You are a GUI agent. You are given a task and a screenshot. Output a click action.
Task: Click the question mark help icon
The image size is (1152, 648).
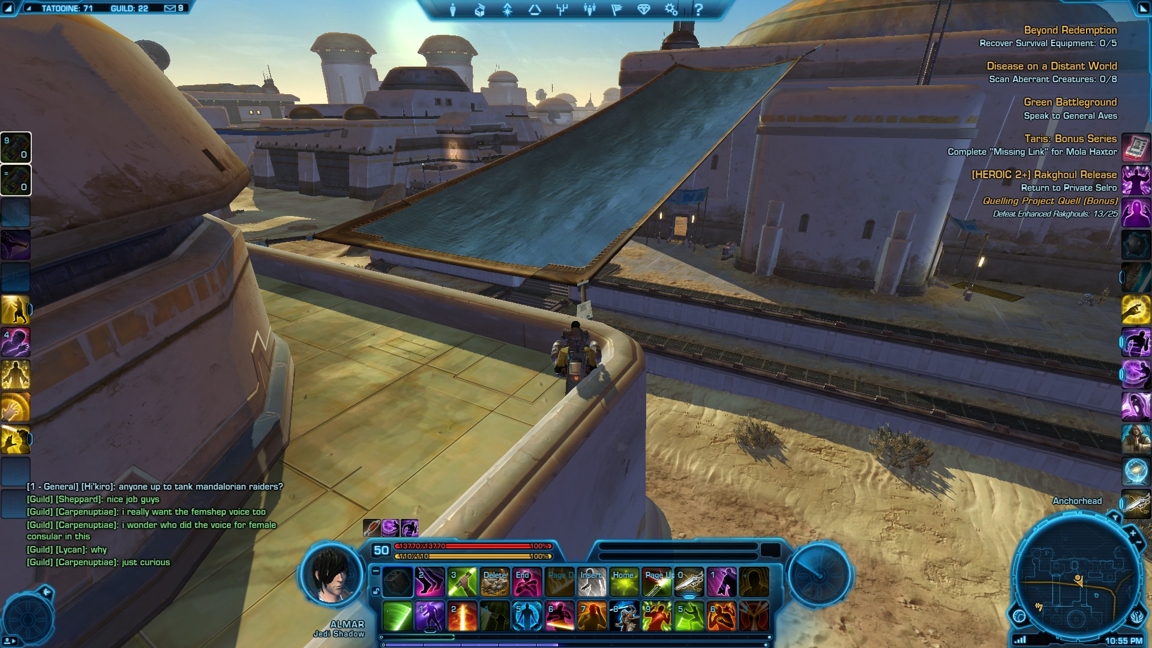699,10
